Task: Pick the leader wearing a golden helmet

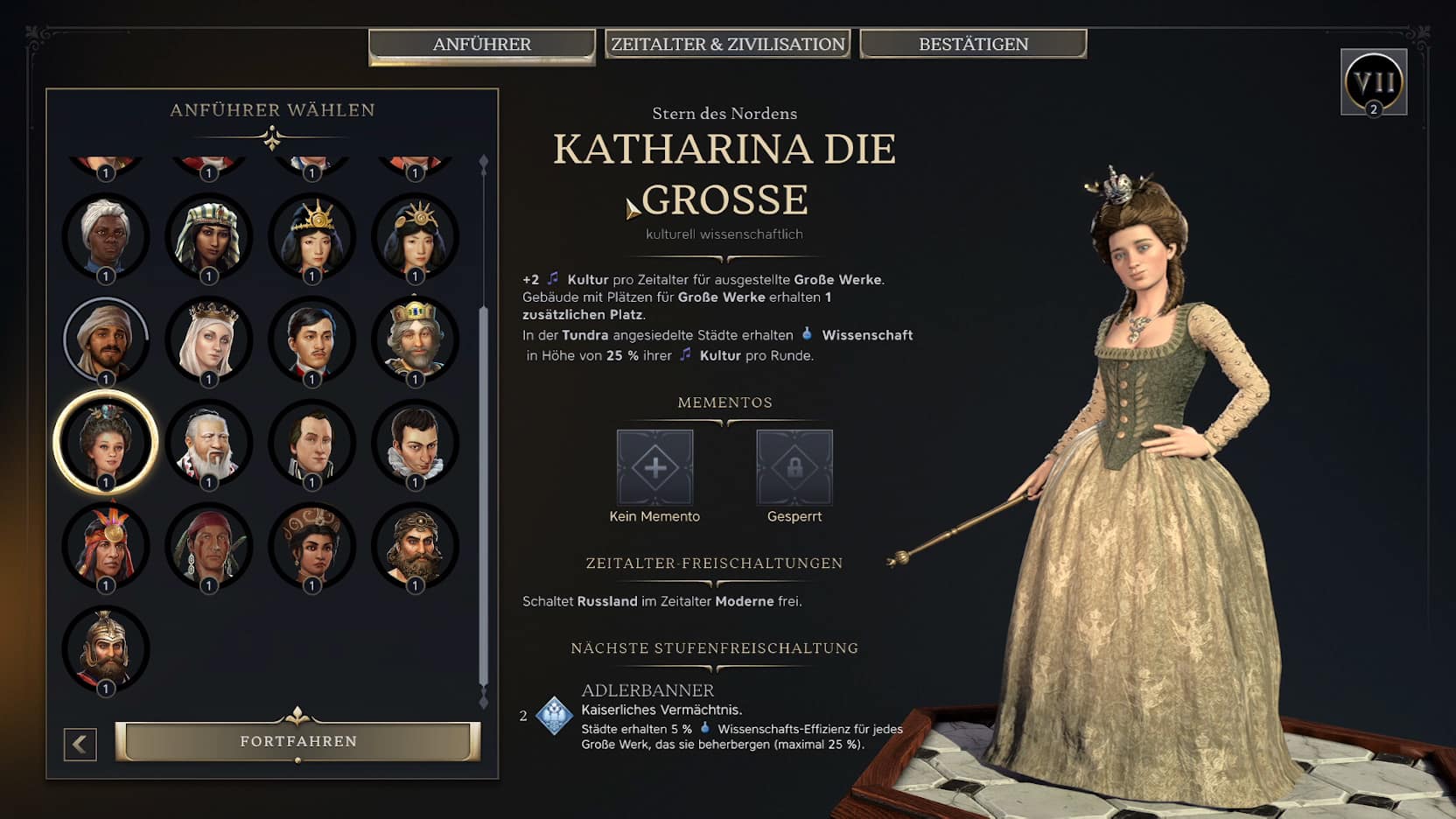Action: 106,647
